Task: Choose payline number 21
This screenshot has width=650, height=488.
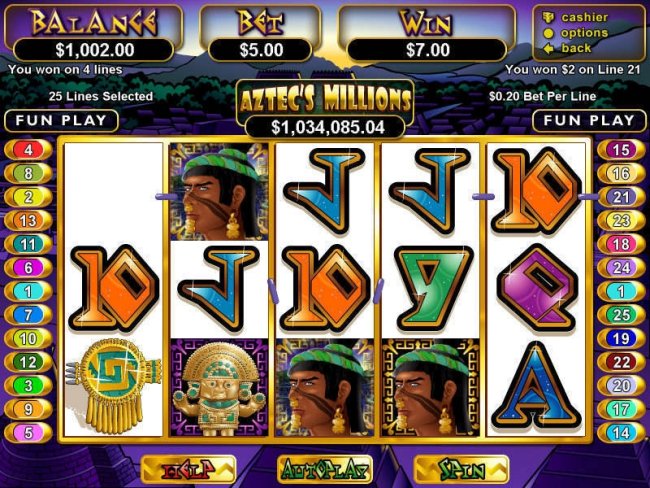Action: point(621,197)
